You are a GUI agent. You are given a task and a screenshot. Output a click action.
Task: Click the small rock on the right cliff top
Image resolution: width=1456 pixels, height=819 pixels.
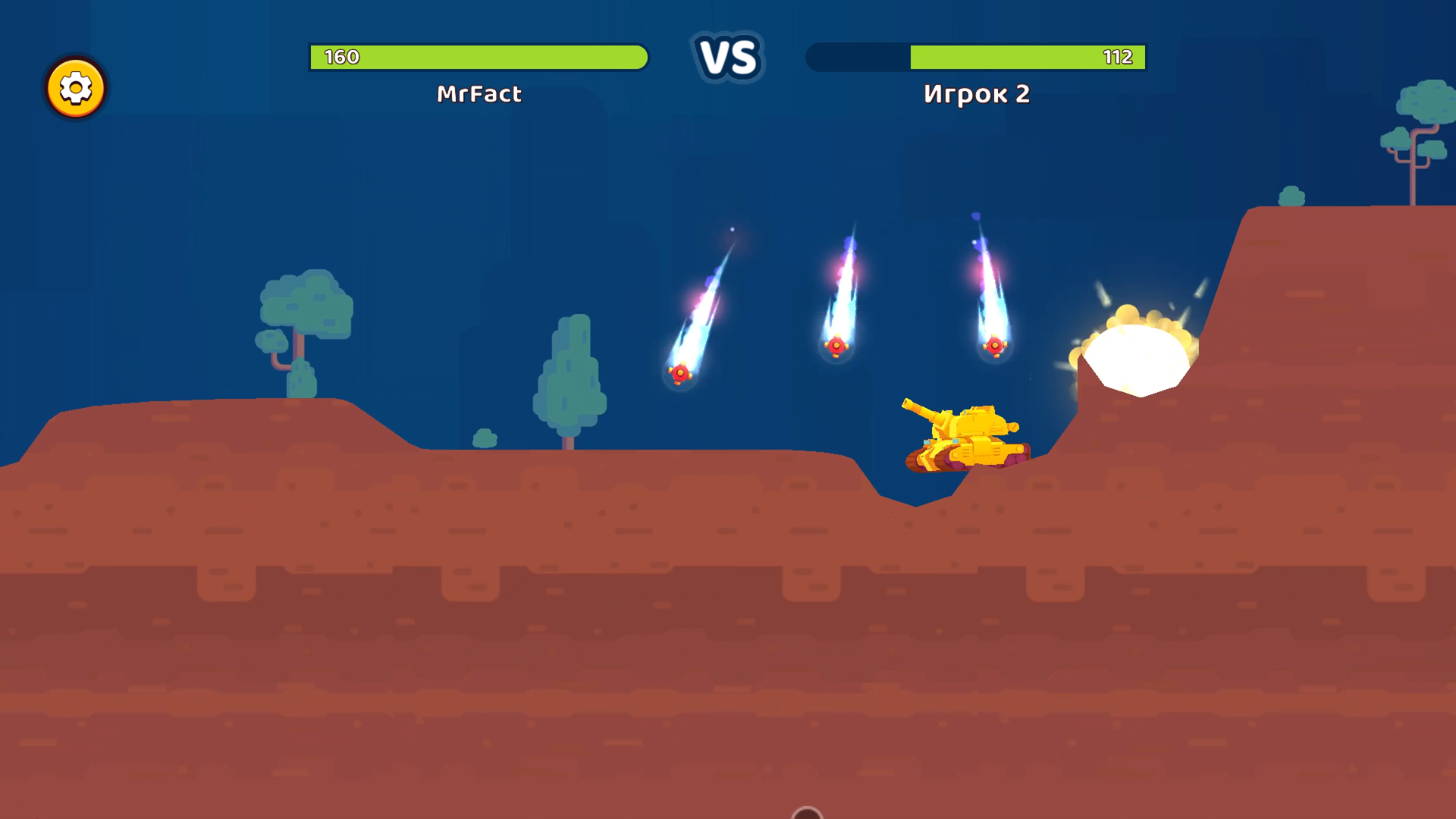1291,197
